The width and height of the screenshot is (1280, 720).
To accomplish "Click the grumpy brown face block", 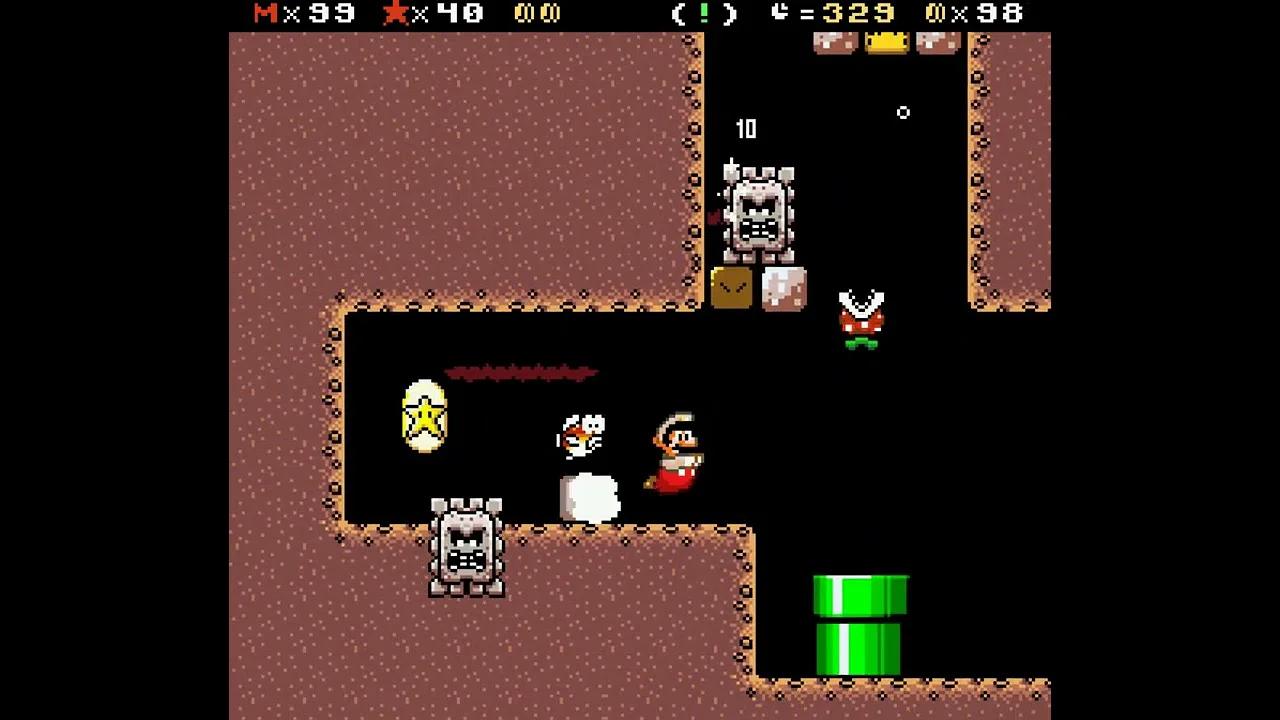I will pos(733,288).
